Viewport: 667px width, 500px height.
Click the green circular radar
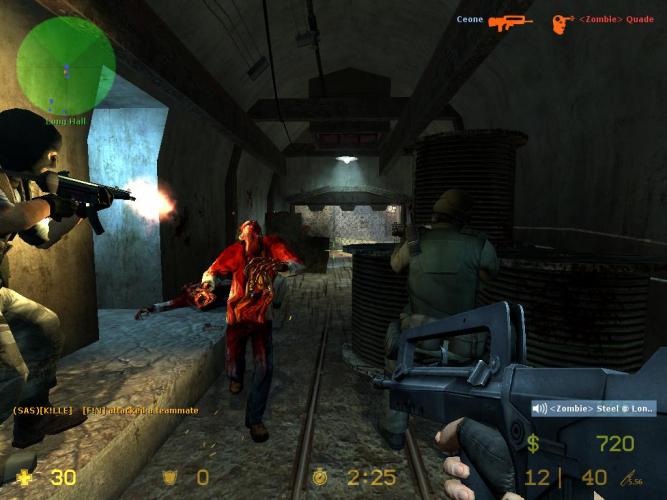pos(66,64)
